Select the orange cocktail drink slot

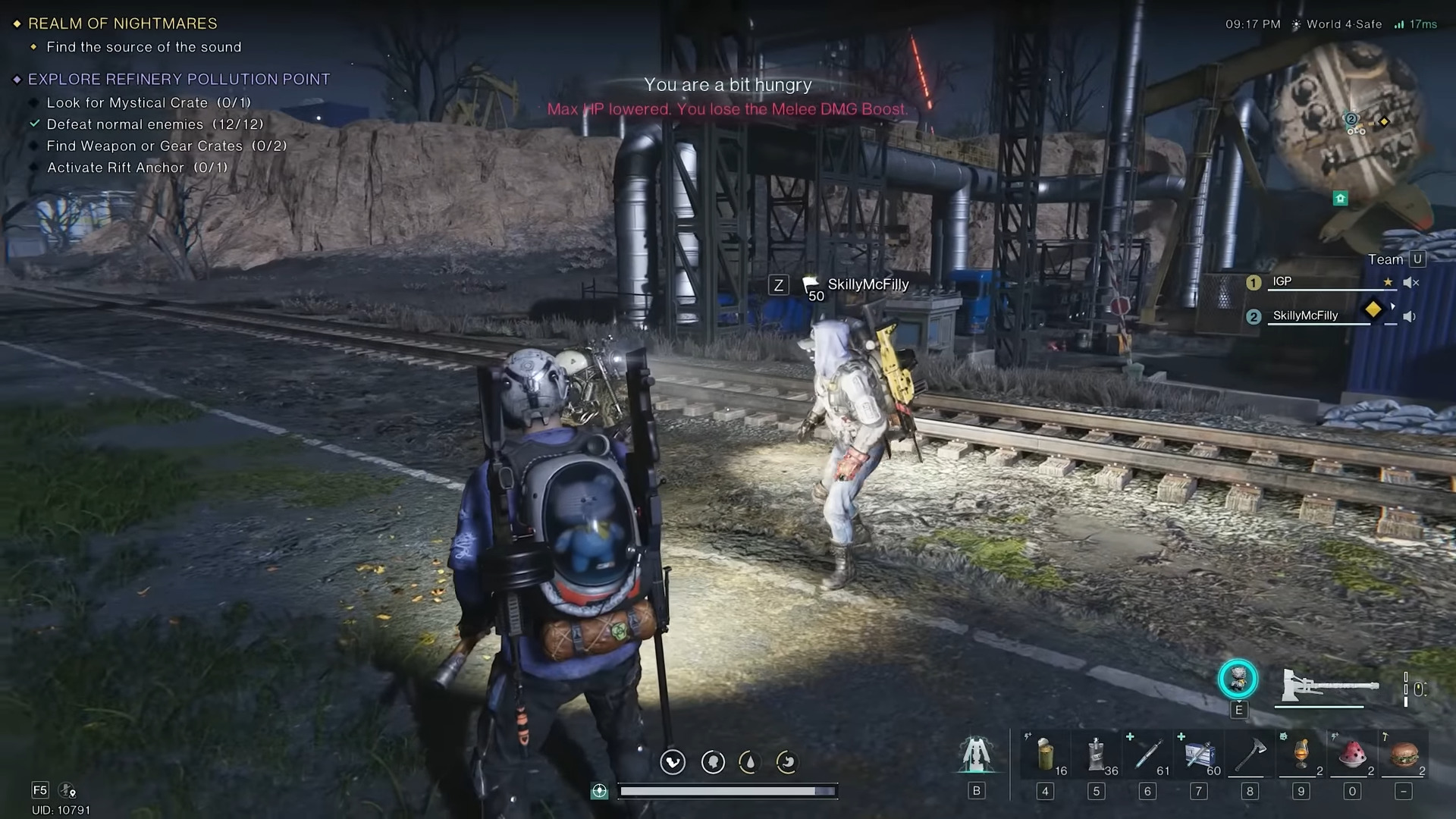[1301, 755]
